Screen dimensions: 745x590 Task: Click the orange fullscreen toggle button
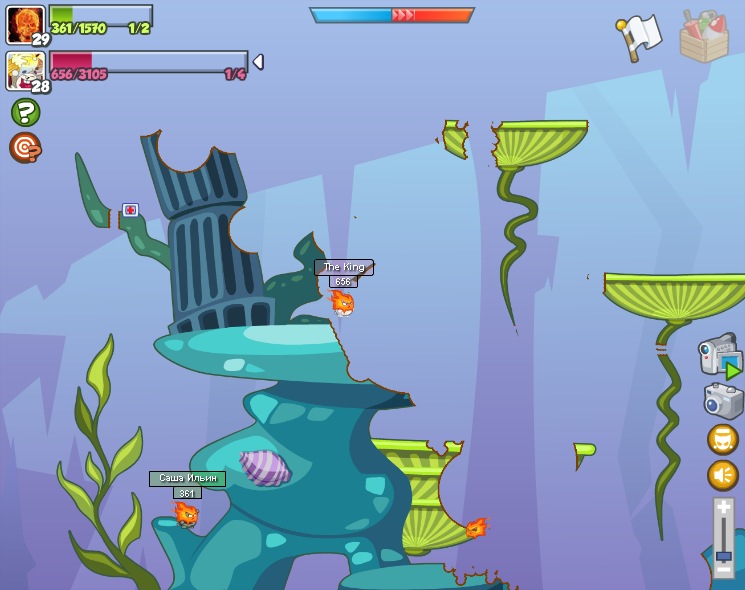[x=723, y=439]
